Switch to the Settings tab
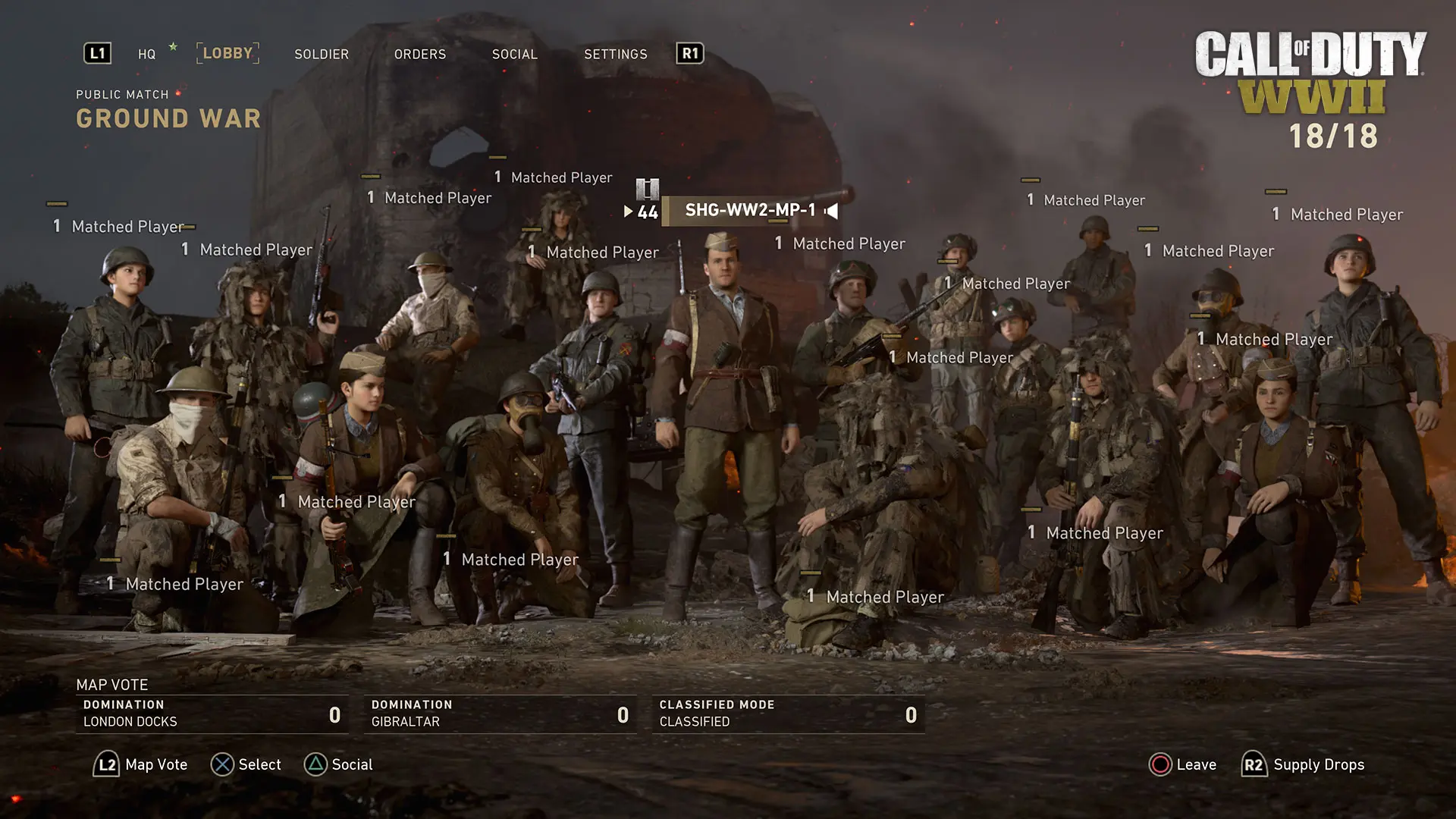Image resolution: width=1456 pixels, height=819 pixels. (x=615, y=54)
